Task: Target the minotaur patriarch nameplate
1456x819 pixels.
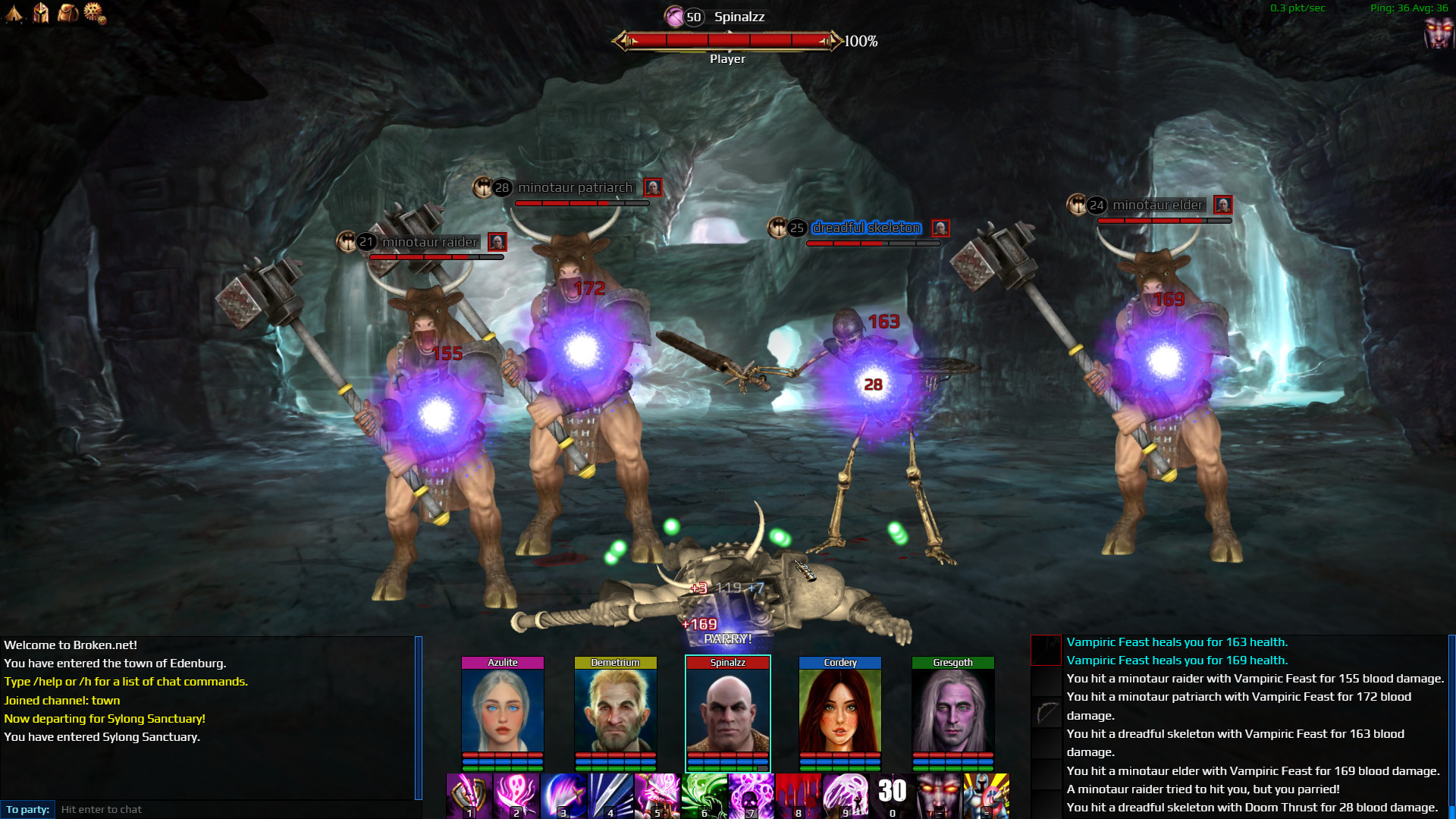Action: tap(574, 187)
